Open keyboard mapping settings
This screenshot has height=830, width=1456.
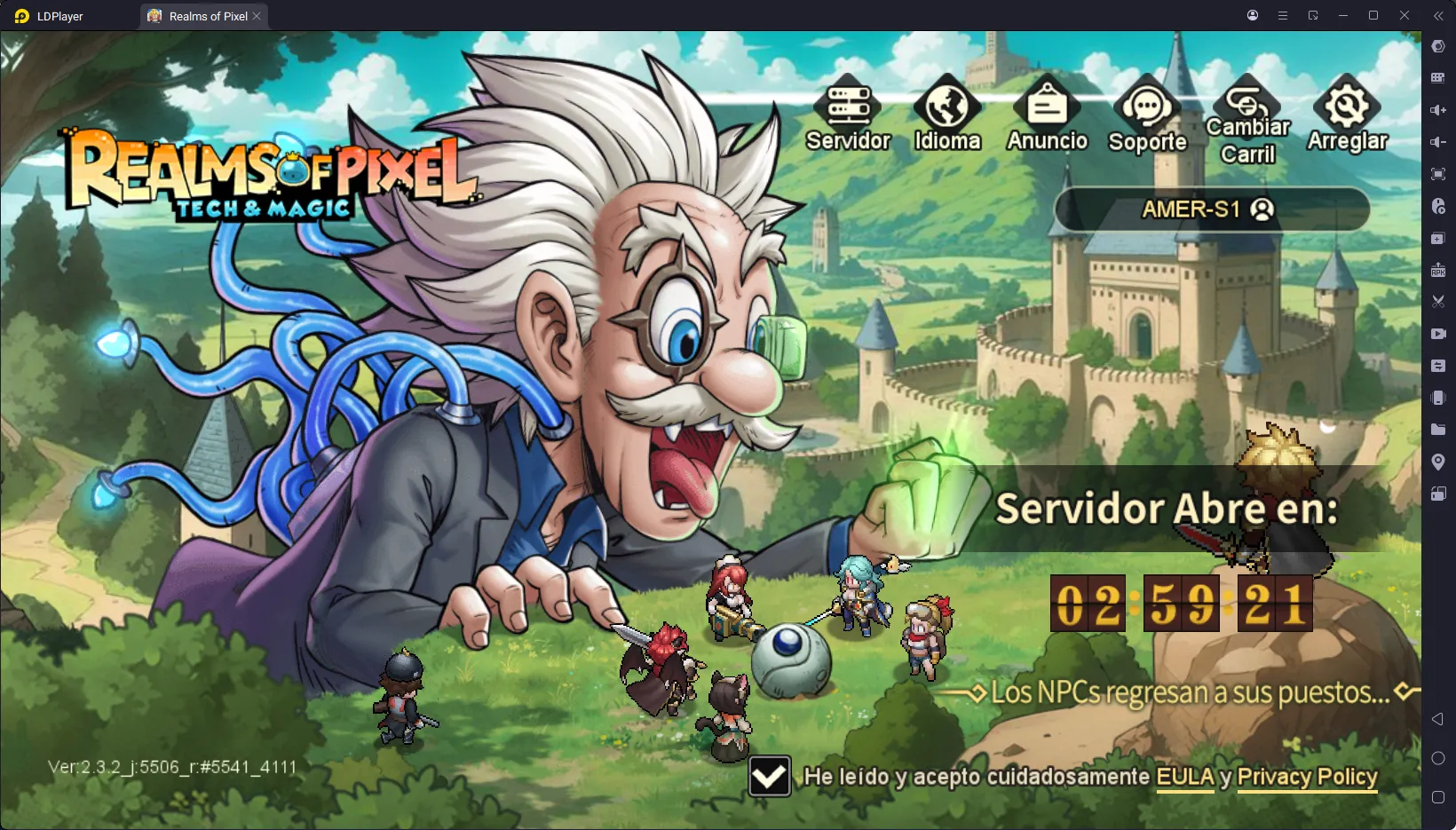(x=1438, y=78)
